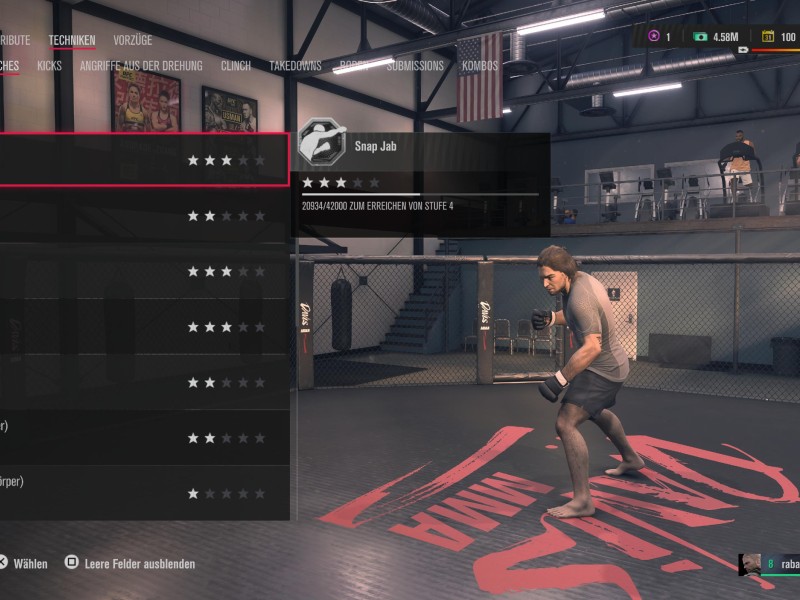Image resolution: width=800 pixels, height=600 pixels.
Task: Open the Takedowns category
Action: [x=295, y=66]
